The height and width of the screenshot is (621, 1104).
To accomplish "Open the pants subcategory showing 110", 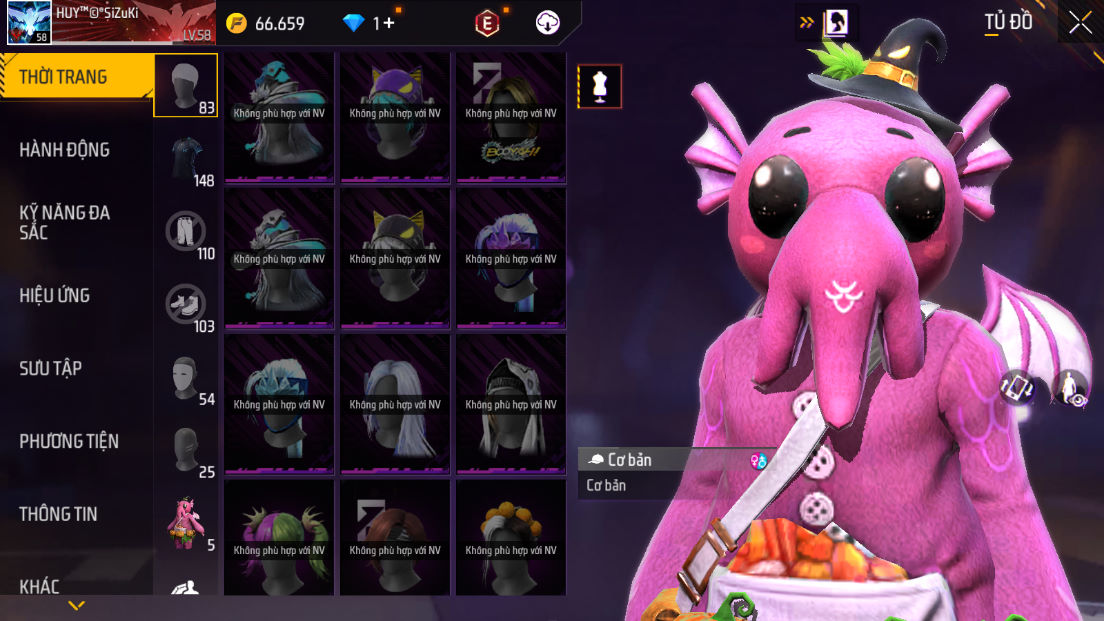I will (186, 231).
